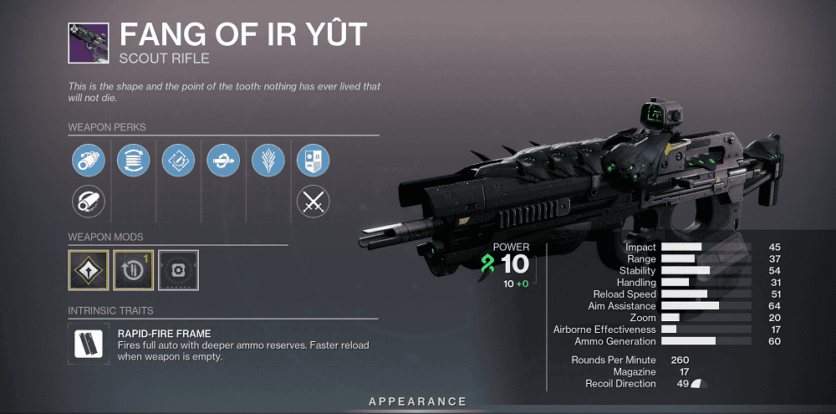Select the shield emblem perk icon

point(313,160)
